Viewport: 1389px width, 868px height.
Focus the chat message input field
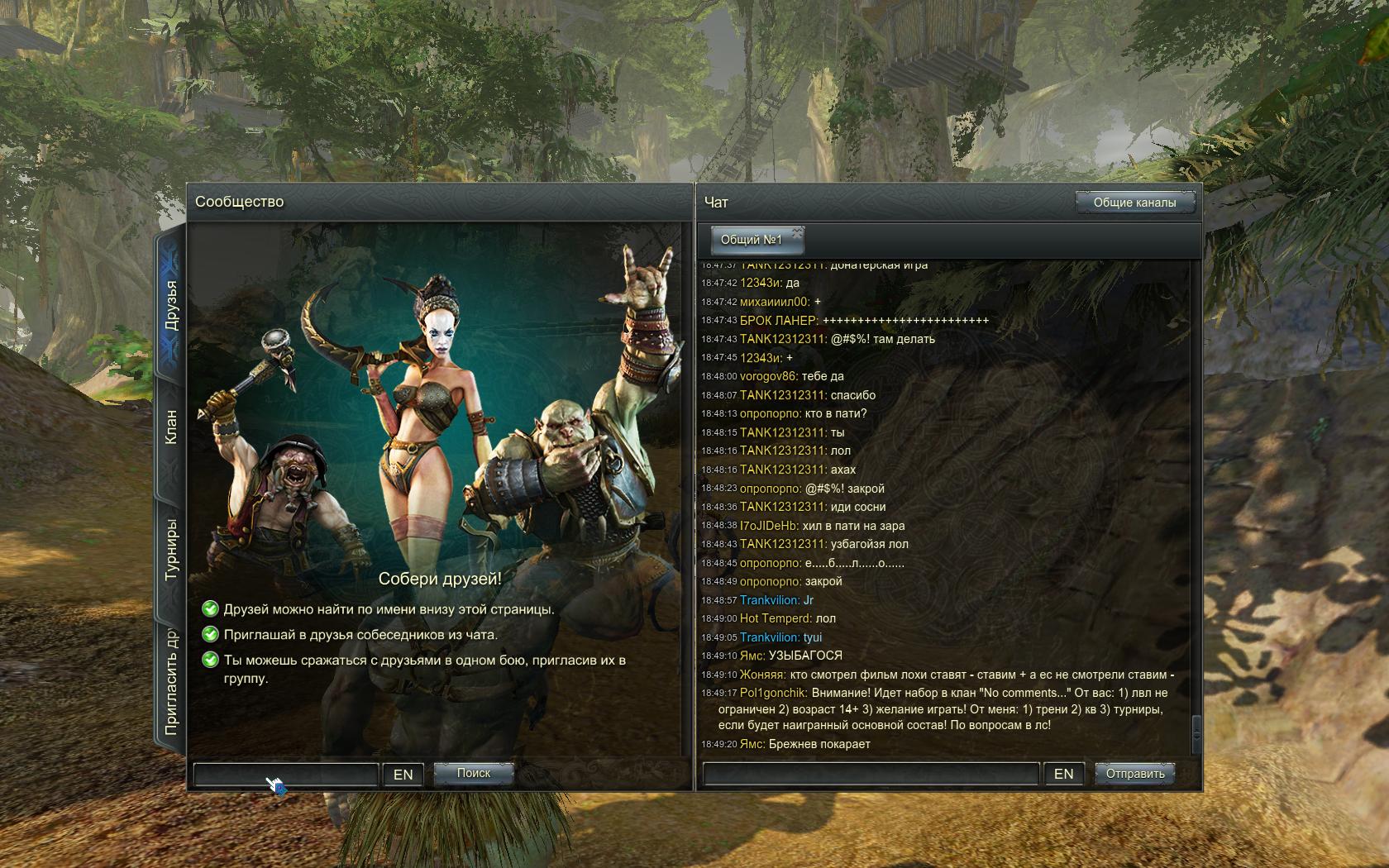[x=870, y=774]
